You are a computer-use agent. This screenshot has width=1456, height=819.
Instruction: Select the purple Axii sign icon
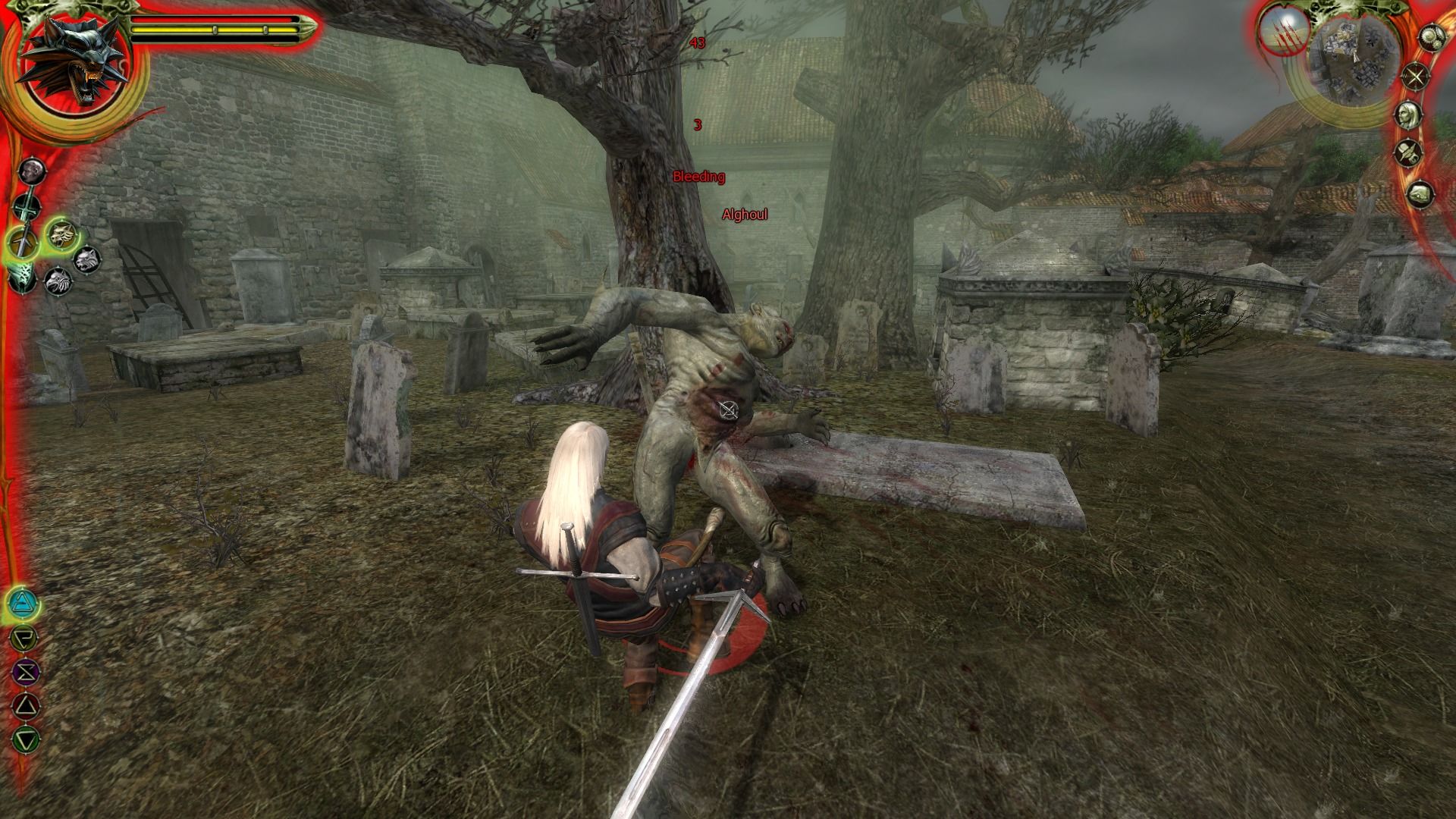click(x=26, y=670)
